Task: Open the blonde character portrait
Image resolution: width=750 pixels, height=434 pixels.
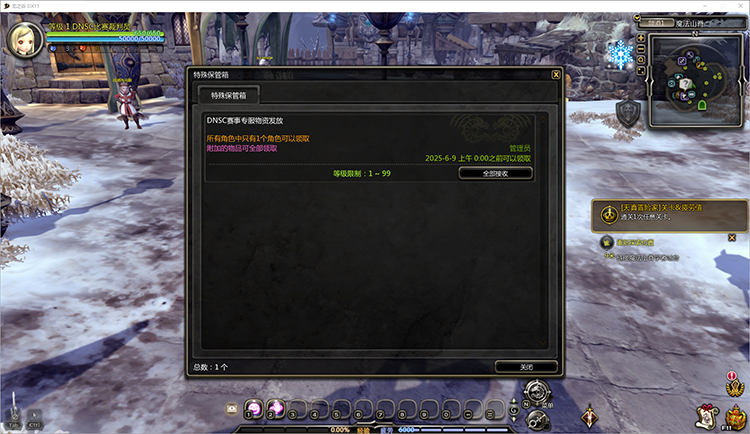Action: [x=22, y=37]
